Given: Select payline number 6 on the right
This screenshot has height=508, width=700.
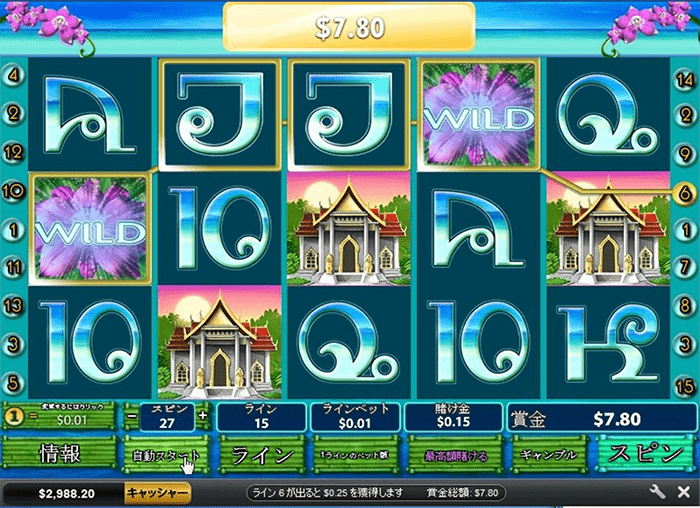Looking at the screenshot, I should [x=685, y=191].
